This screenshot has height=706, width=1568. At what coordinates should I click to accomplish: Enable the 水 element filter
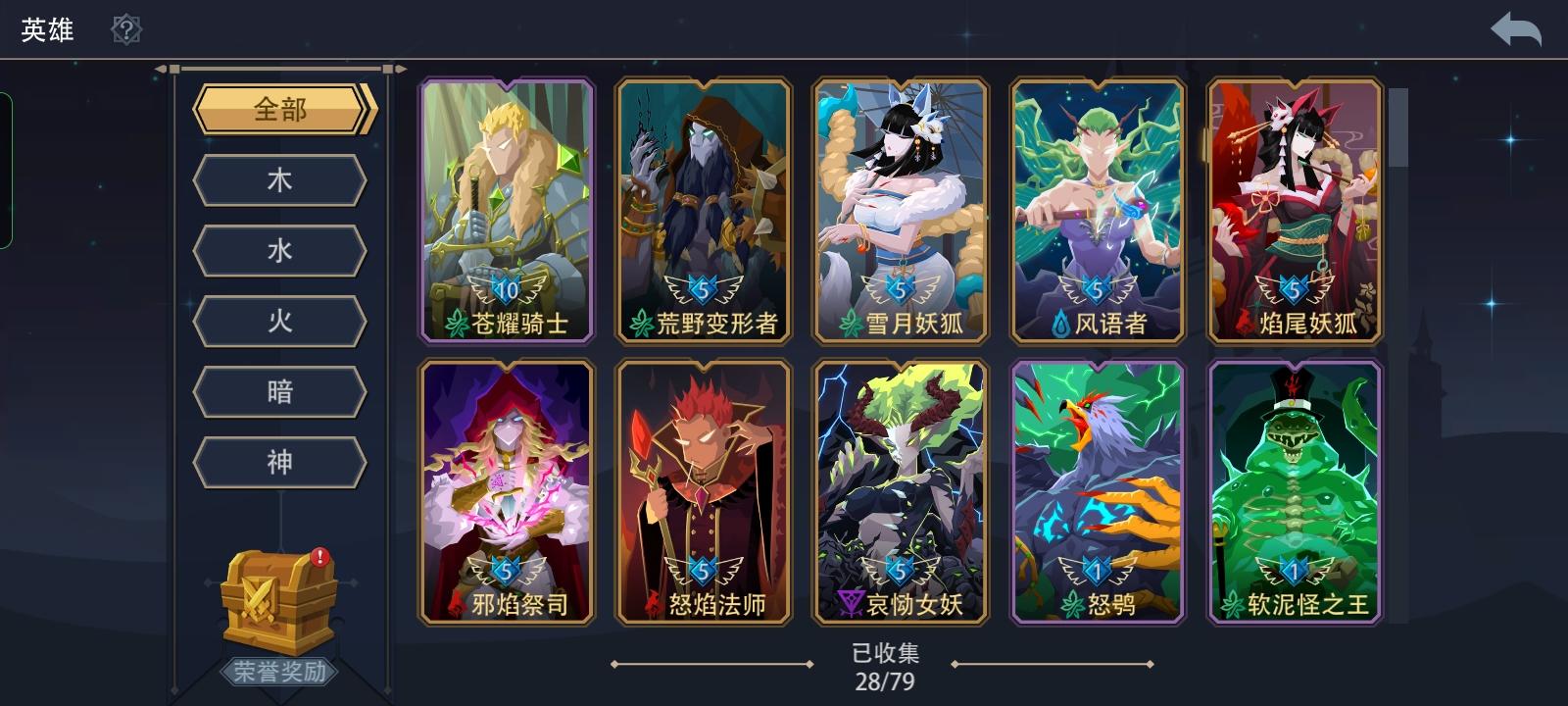tap(279, 251)
